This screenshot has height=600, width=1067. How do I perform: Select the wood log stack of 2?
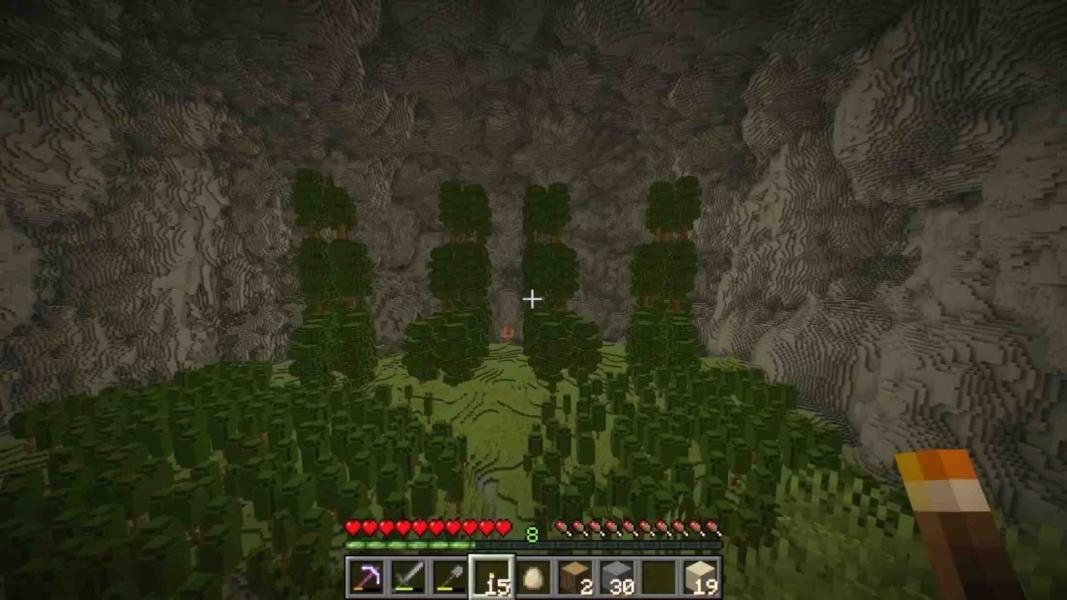pos(575,577)
